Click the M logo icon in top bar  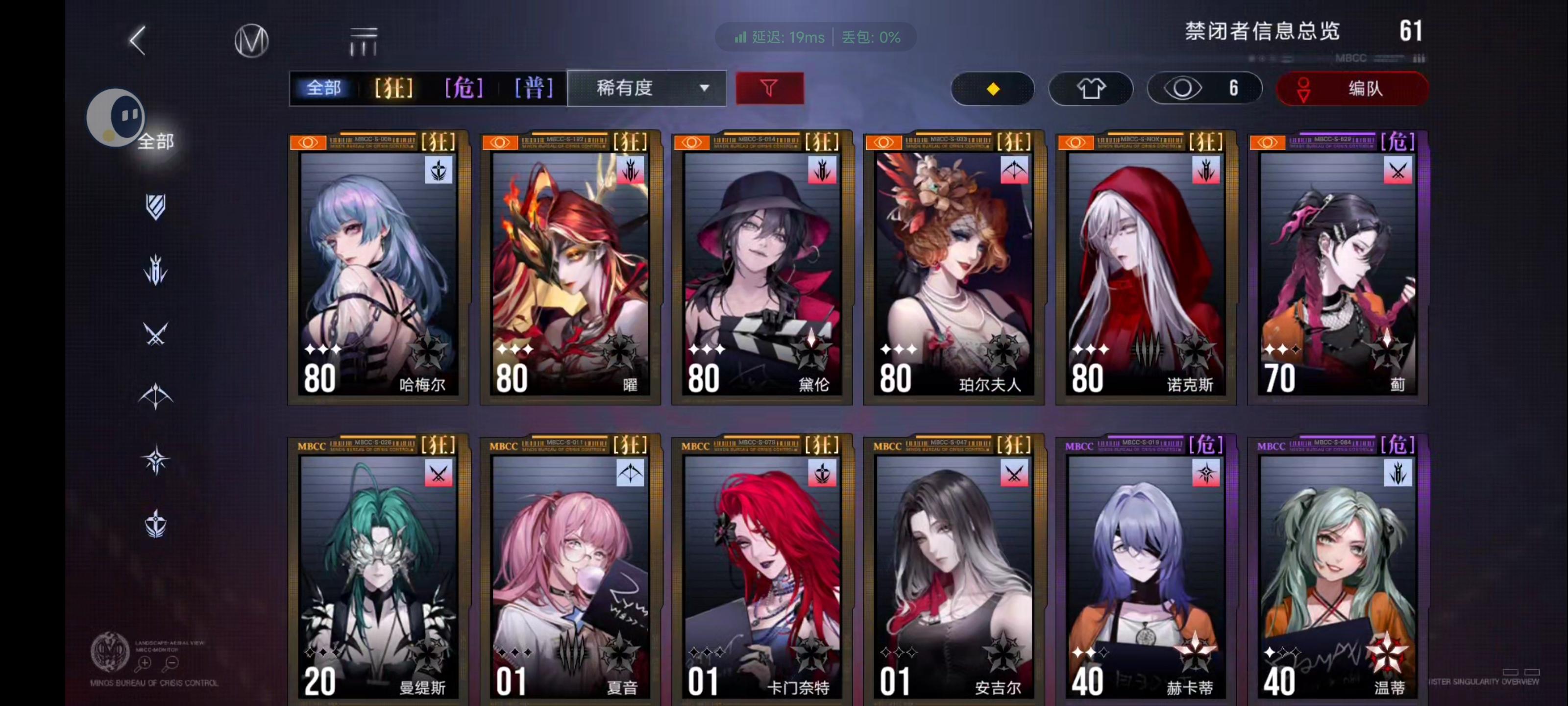(250, 41)
